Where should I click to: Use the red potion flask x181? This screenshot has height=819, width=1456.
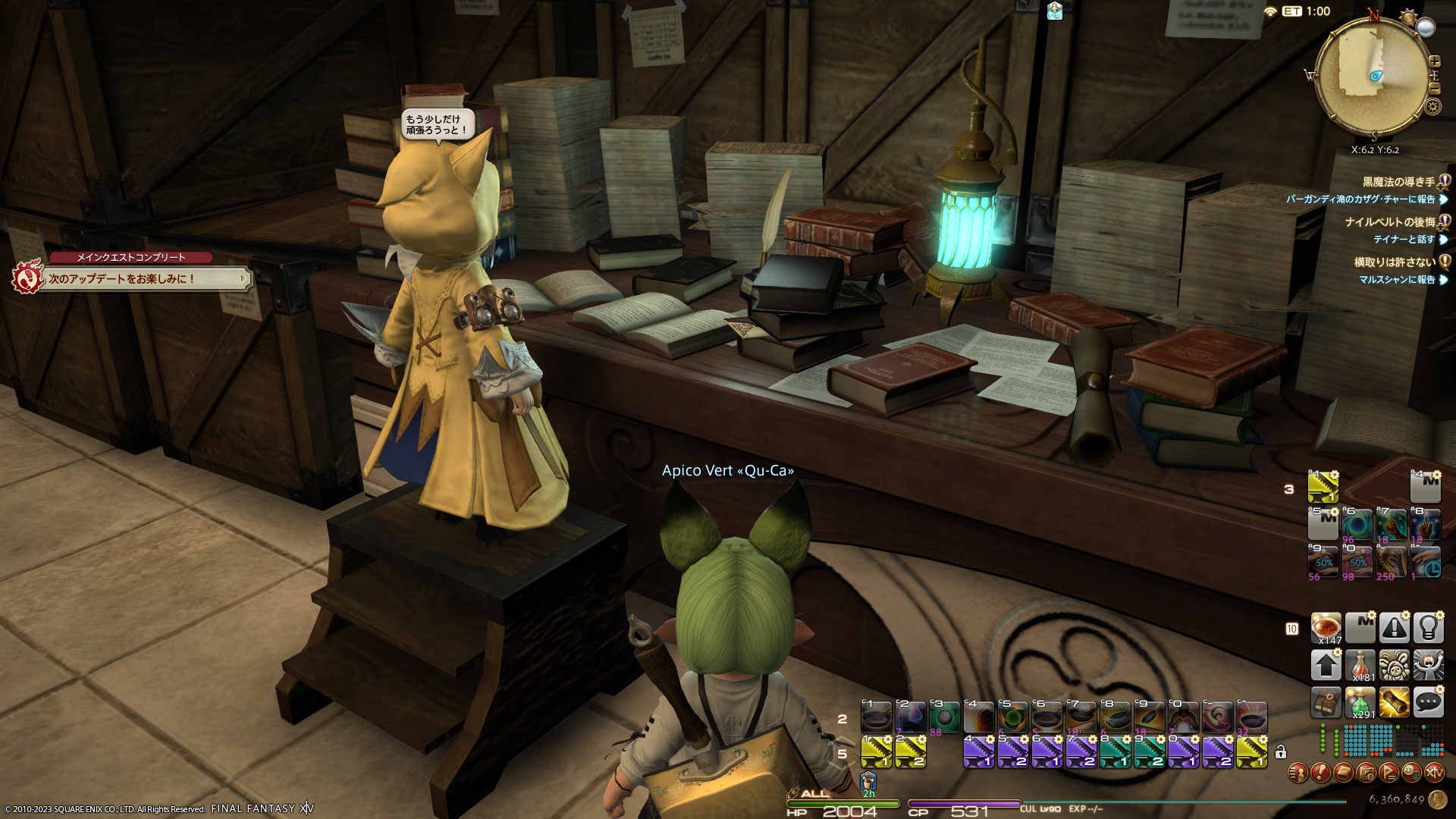[x=1360, y=665]
